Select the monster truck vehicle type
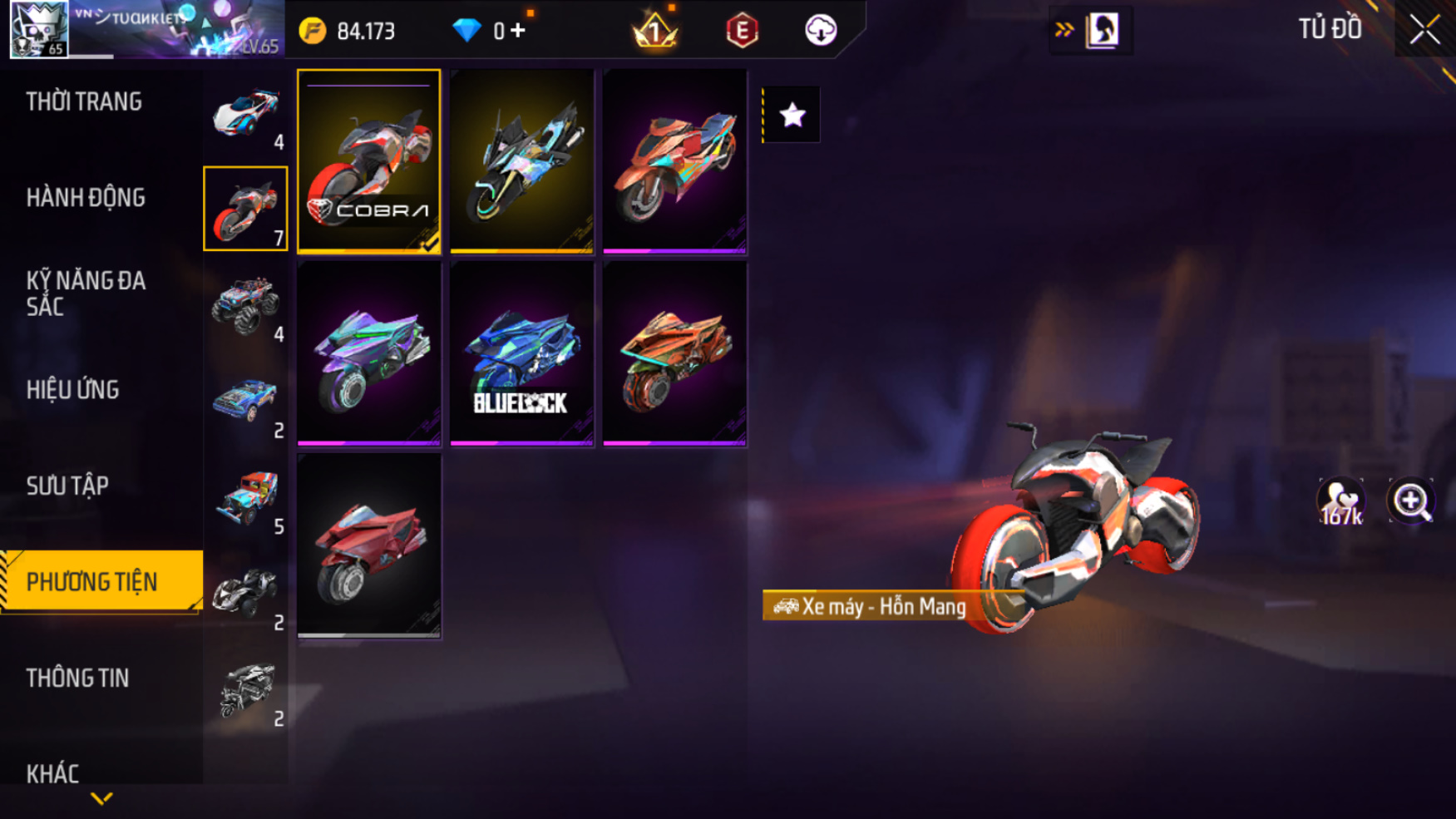 (245, 306)
